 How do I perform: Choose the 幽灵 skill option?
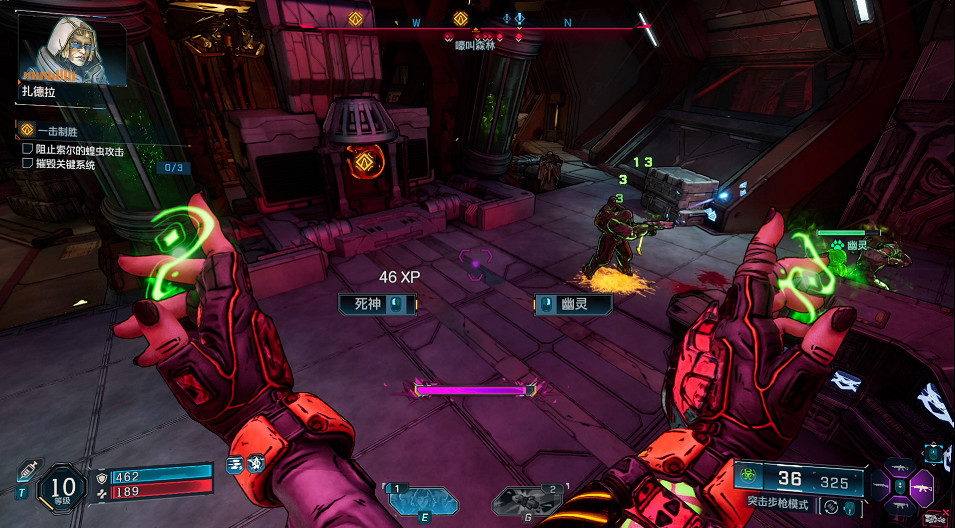click(573, 304)
